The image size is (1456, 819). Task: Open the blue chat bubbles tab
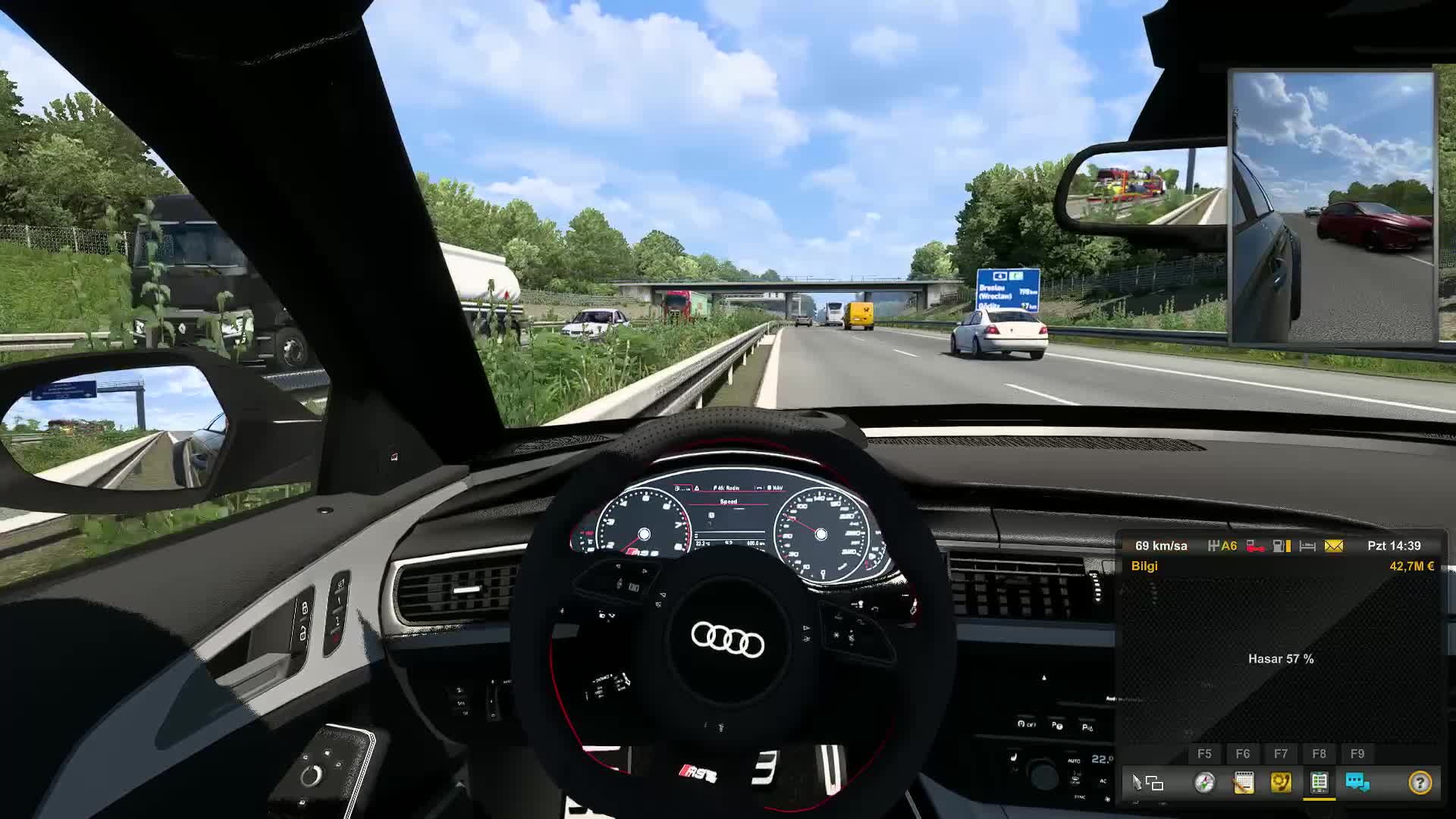pyautogui.click(x=1357, y=783)
